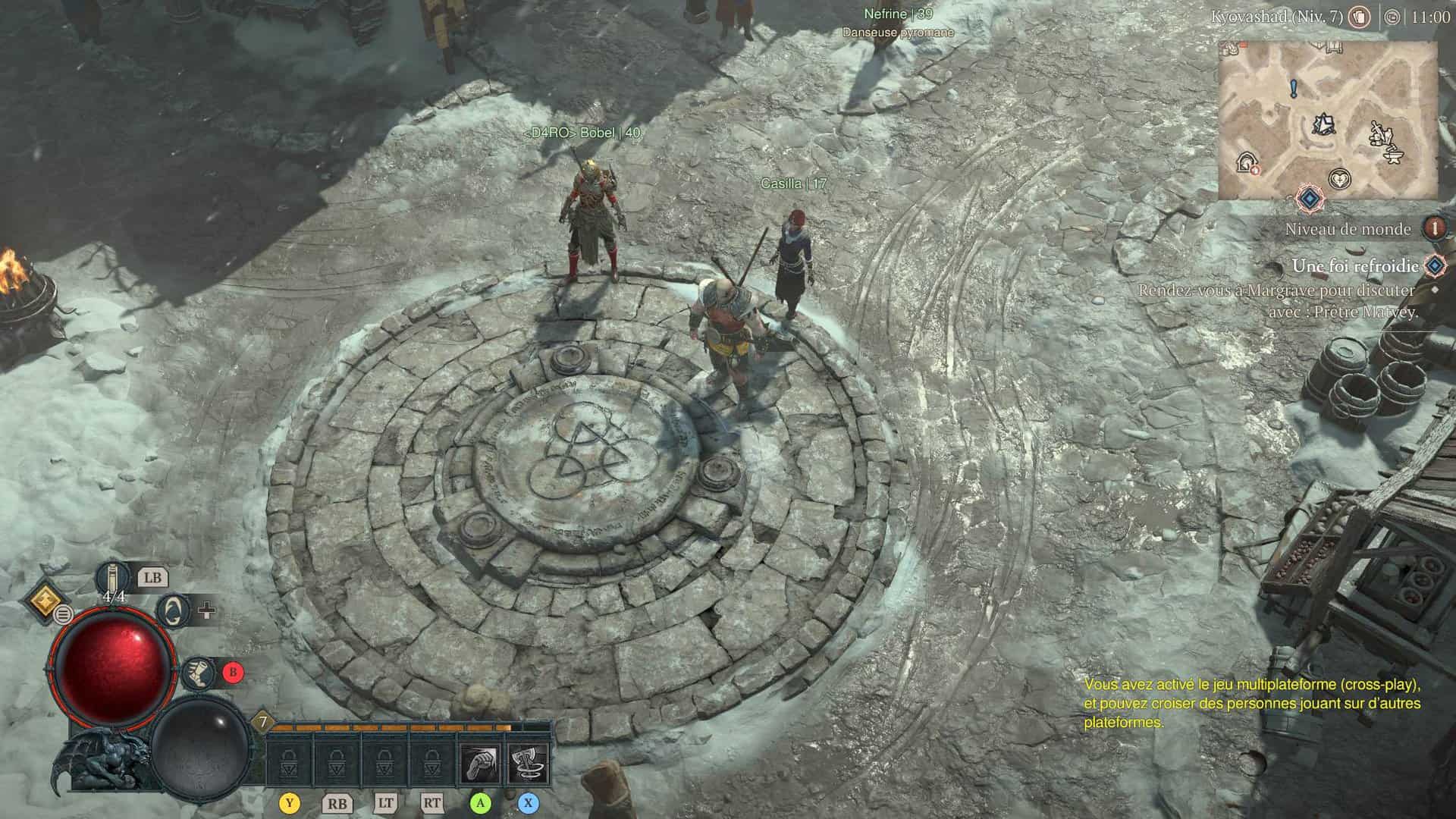Click the cards icon beside Kyovashad zone name
This screenshot has width=1456, height=819.
[1359, 17]
